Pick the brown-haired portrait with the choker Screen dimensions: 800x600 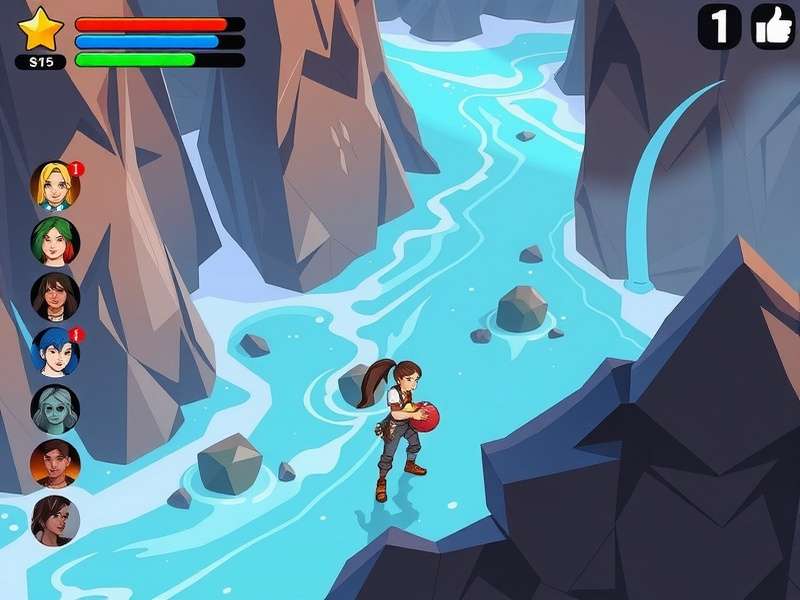(54, 297)
